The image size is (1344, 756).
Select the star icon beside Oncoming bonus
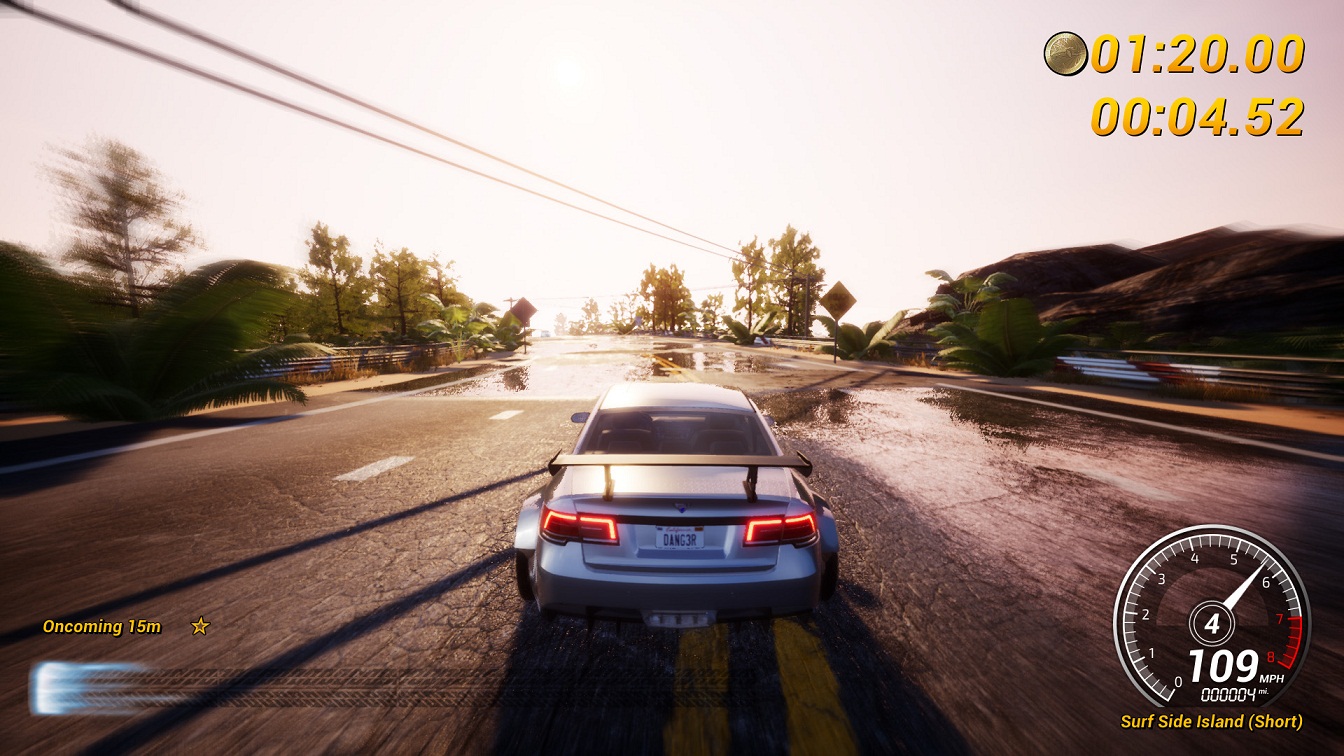click(x=200, y=626)
